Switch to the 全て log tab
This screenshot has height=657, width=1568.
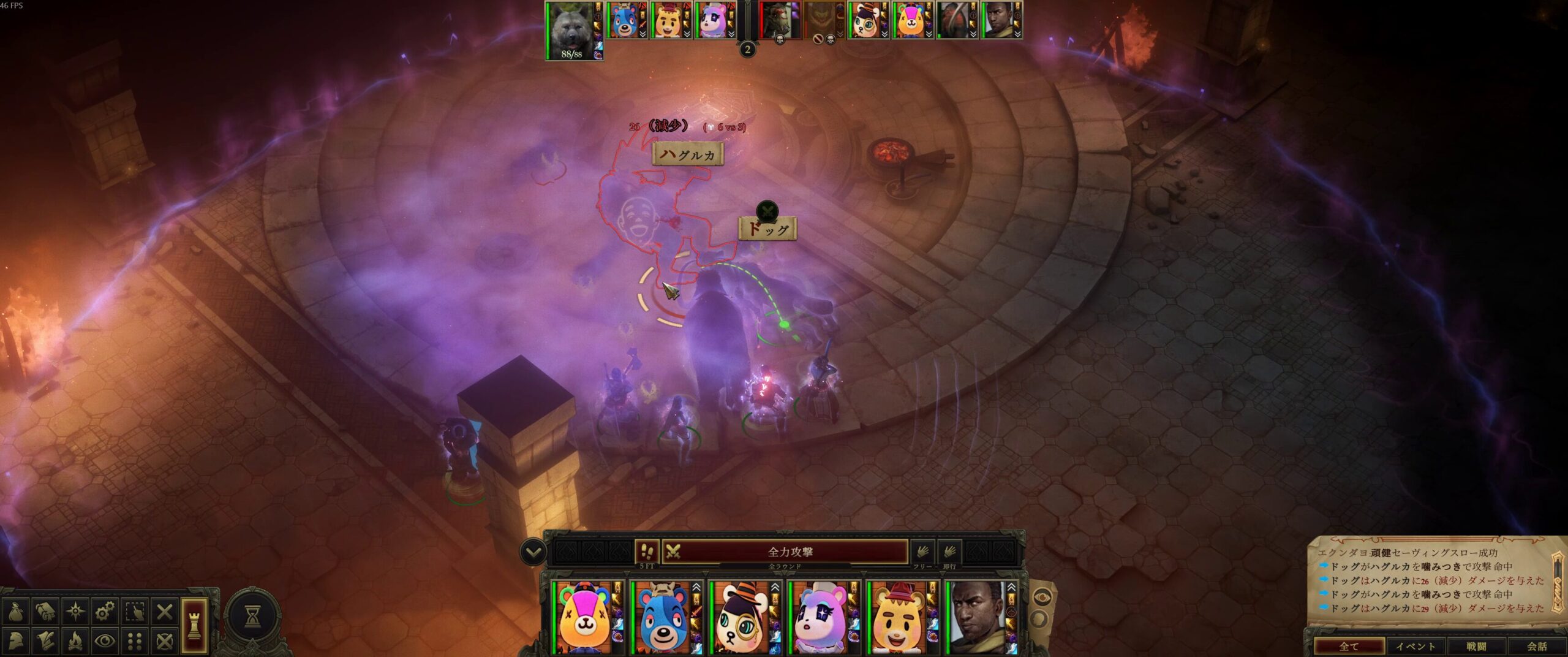click(1349, 646)
